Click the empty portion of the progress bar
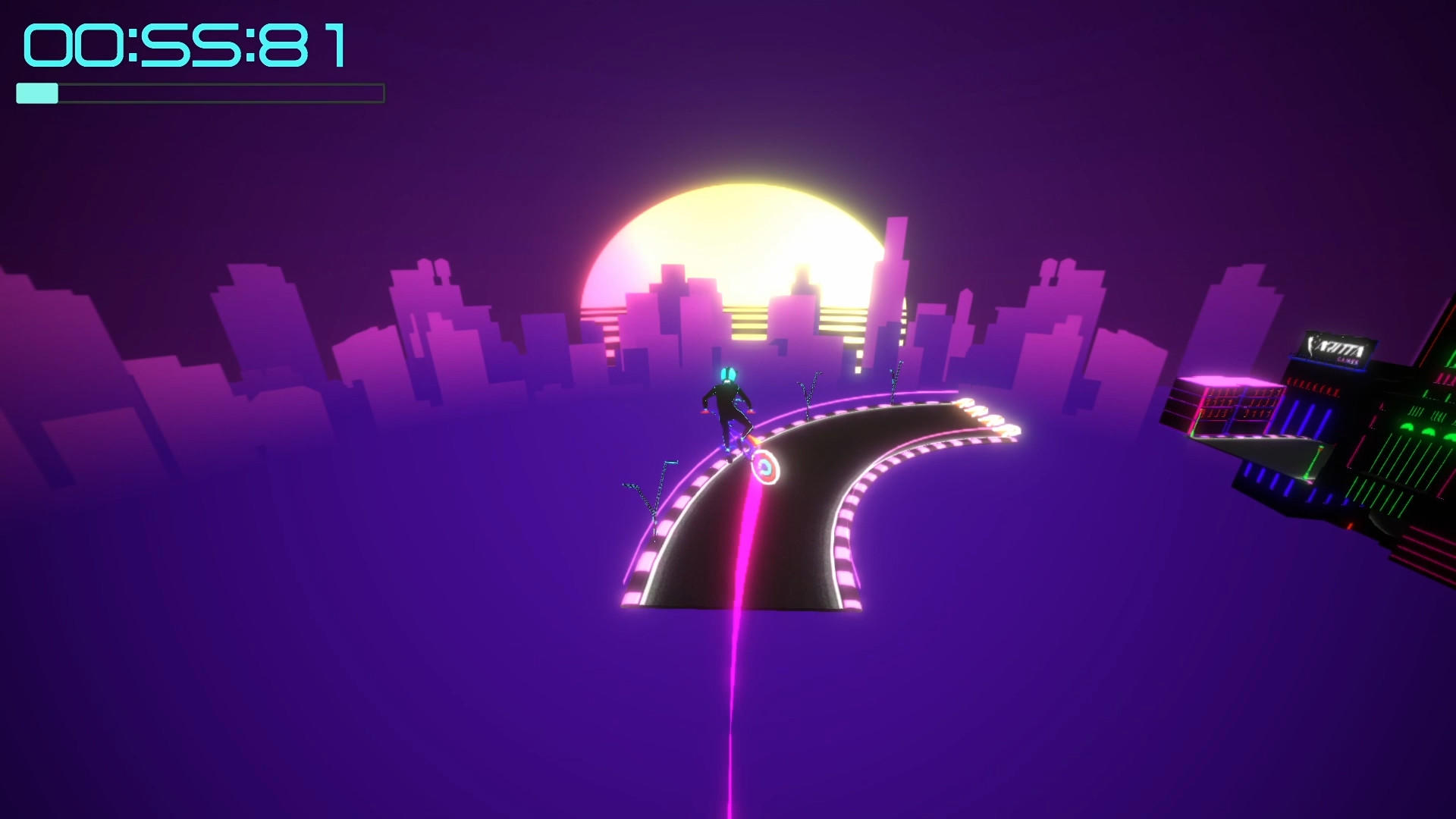The width and height of the screenshot is (1456, 819). click(x=227, y=93)
